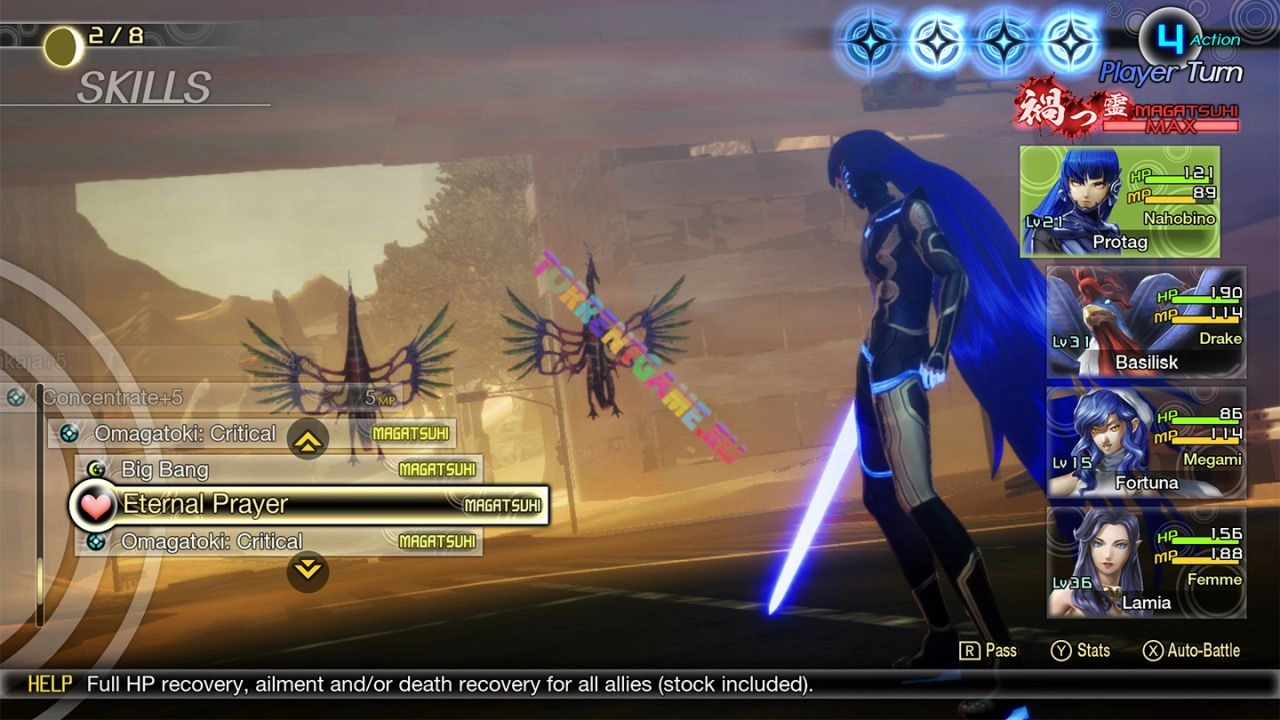Screen dimensions: 1280x720
Task: Choose Fortuna's party portrait
Action: pyautogui.click(x=1146, y=442)
